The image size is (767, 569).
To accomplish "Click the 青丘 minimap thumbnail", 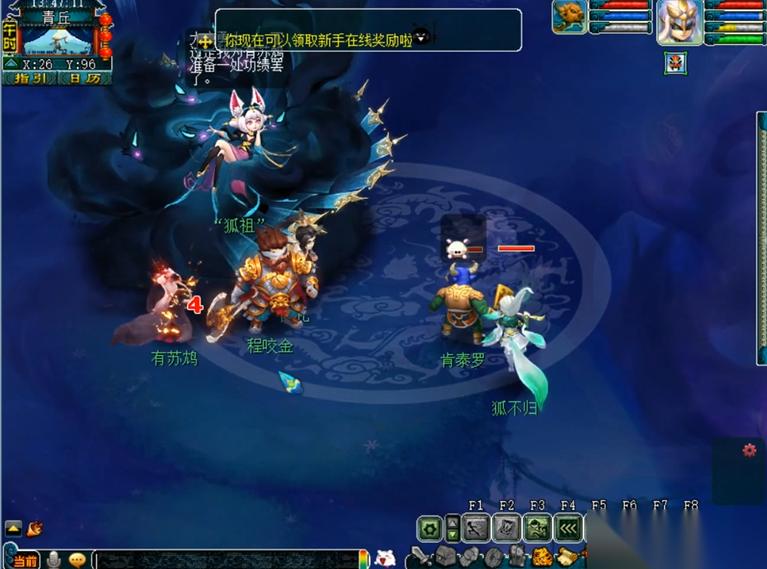I will pyautogui.click(x=57, y=39).
